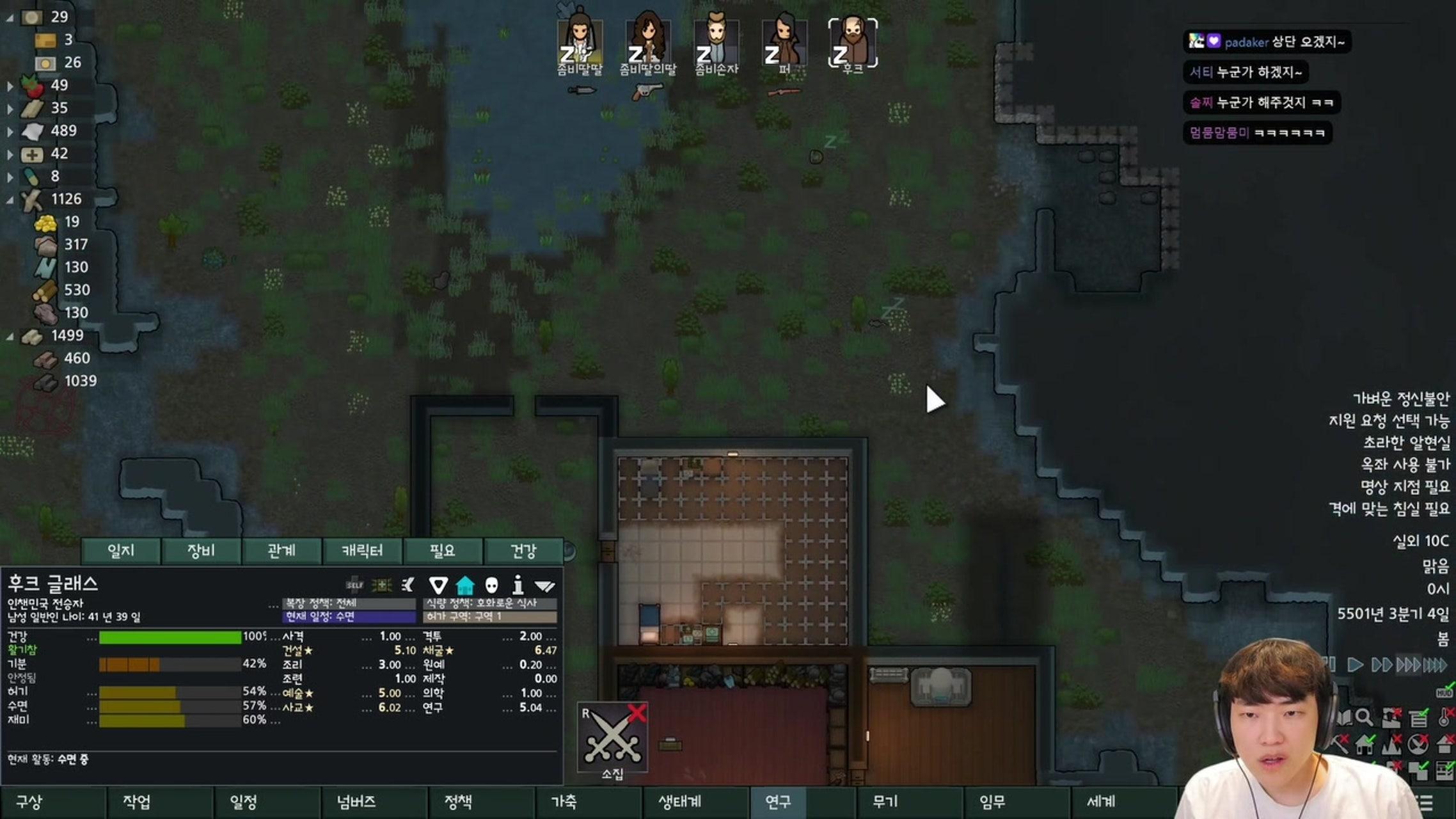The width and height of the screenshot is (1456, 819).
Task: Switch to the 필요 needs tab
Action: coord(442,551)
